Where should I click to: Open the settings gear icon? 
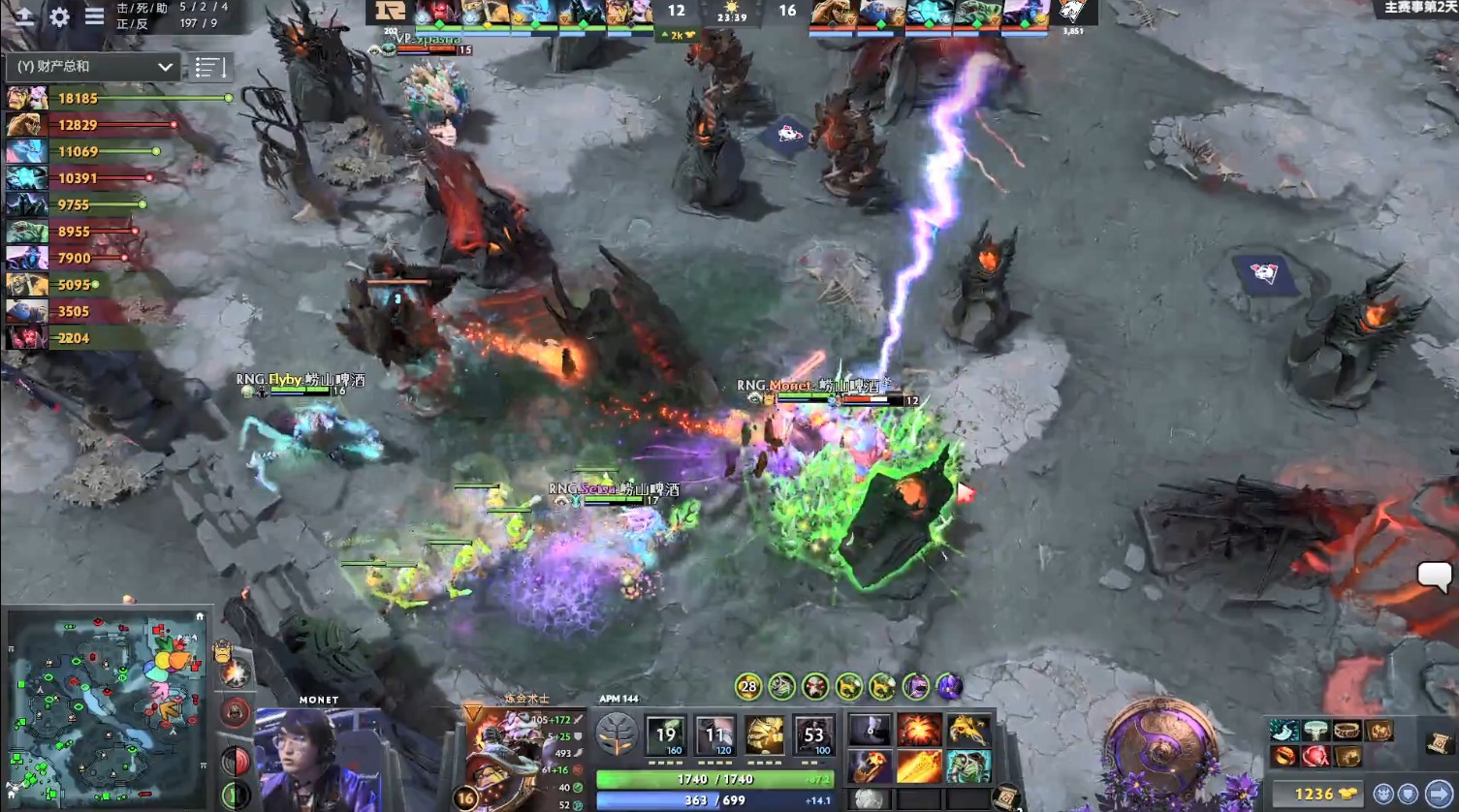[x=60, y=17]
